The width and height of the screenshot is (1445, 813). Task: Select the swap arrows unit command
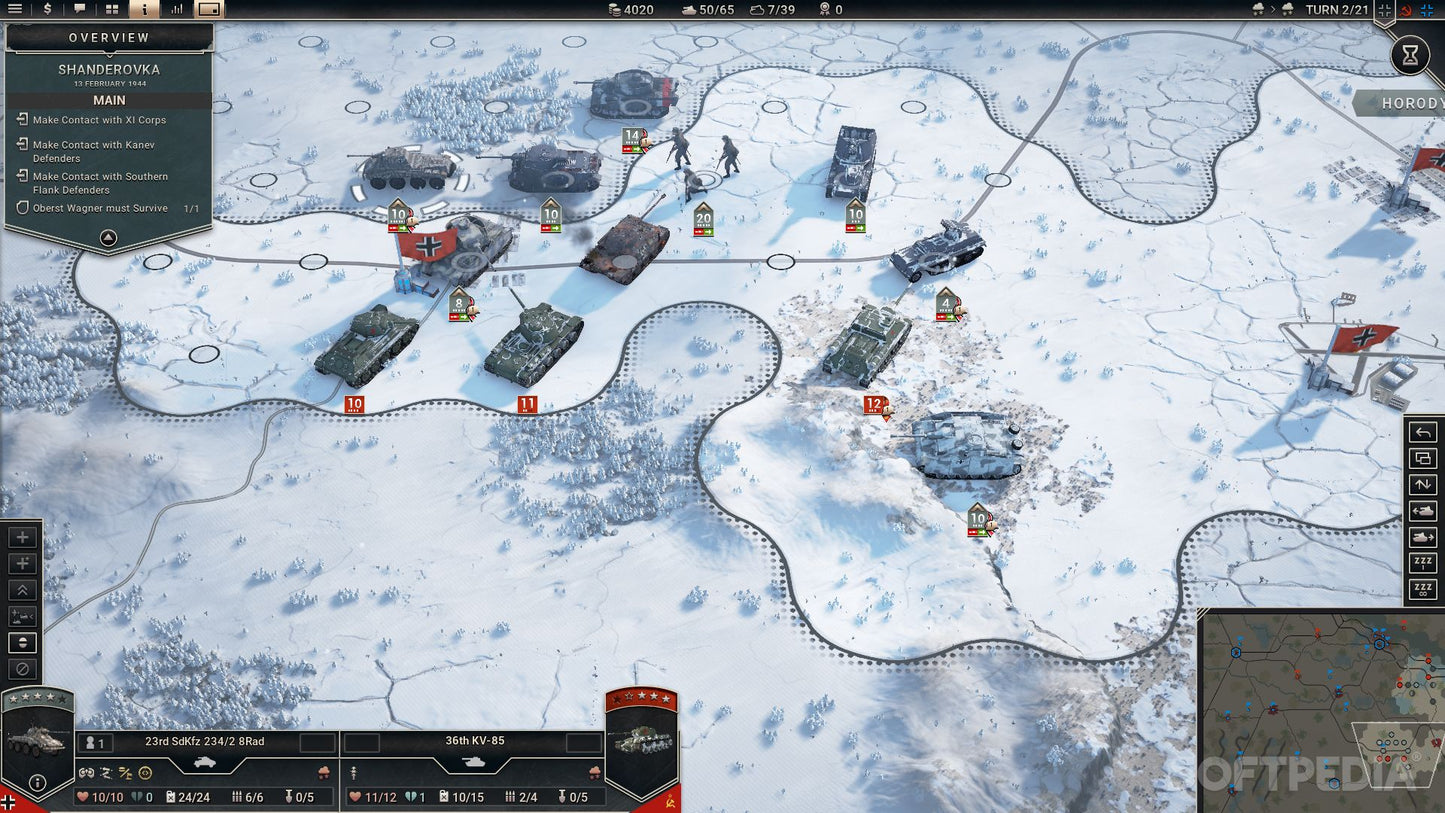1423,485
